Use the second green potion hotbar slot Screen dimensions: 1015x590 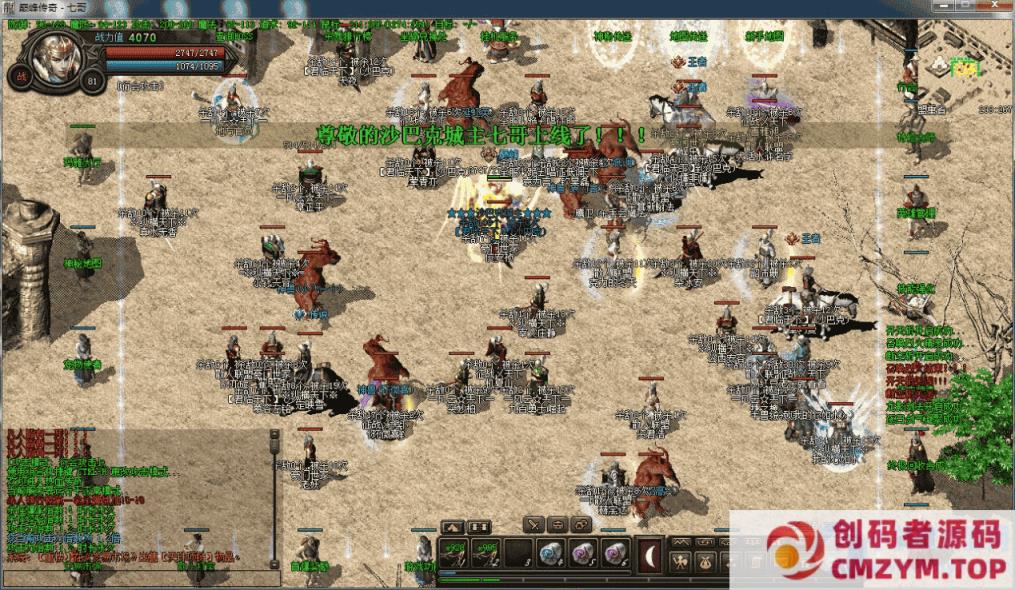coord(484,552)
